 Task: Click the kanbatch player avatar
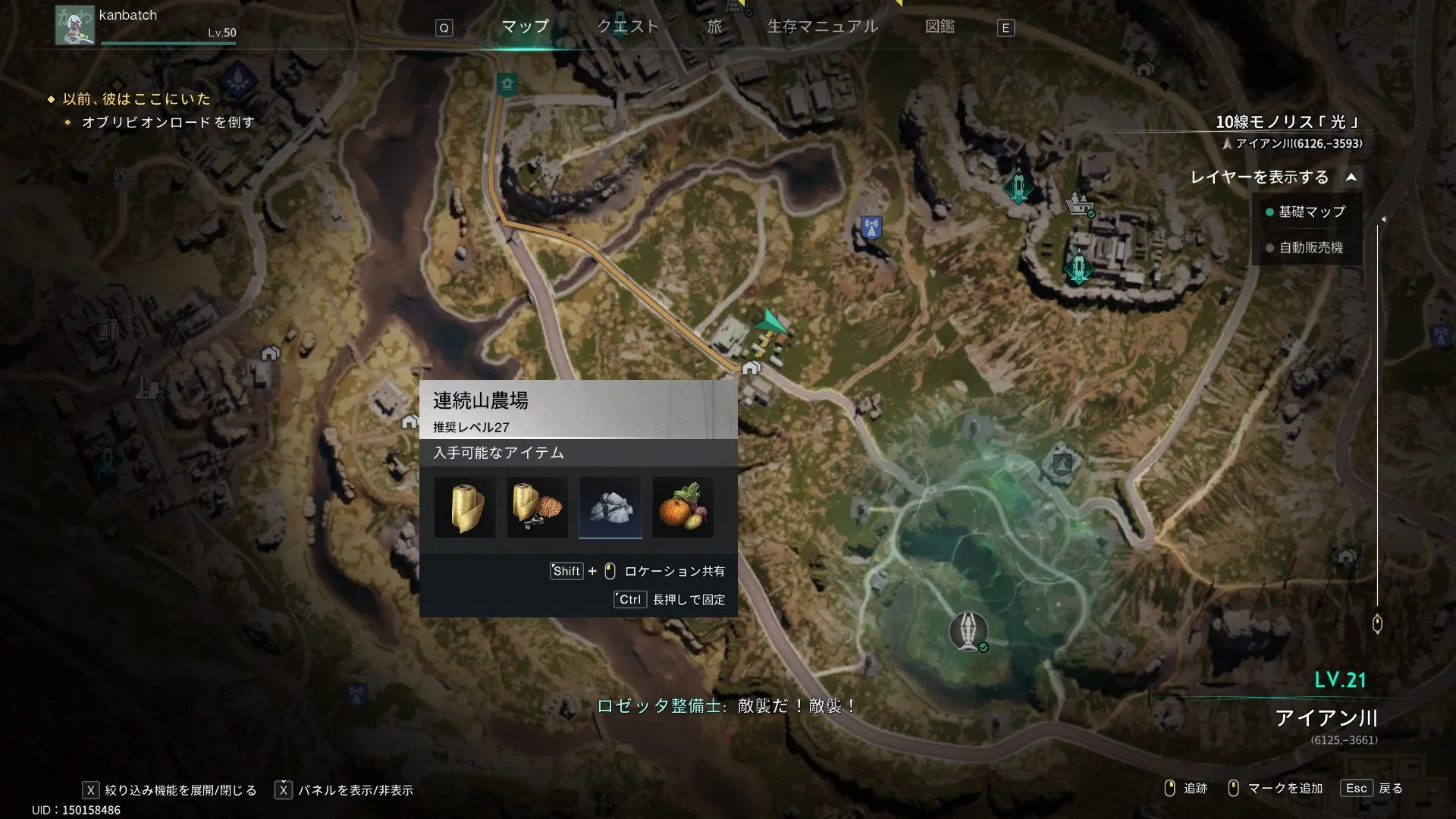pos(74,25)
